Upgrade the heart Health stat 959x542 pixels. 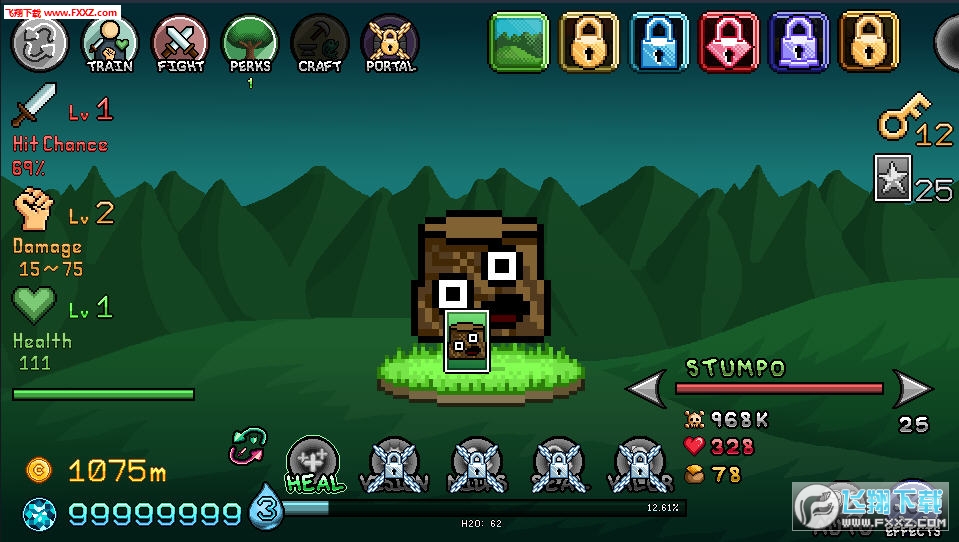pos(35,304)
